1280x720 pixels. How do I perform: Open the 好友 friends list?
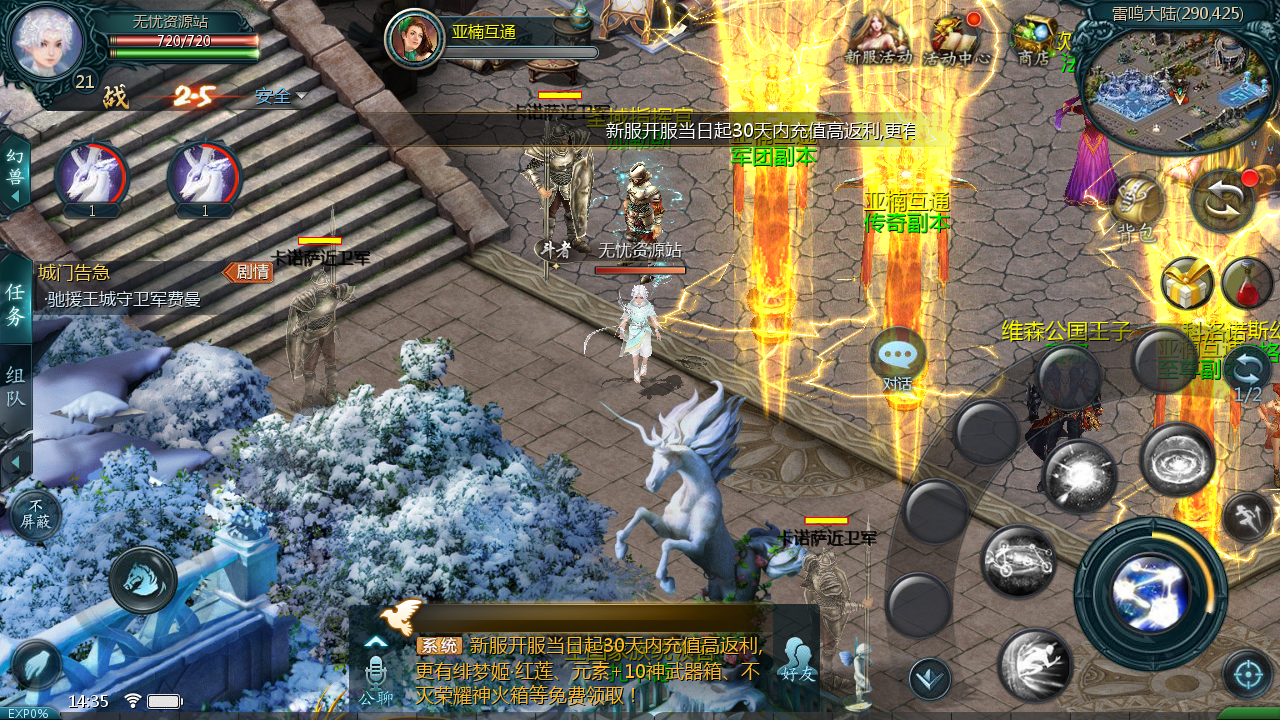pyautogui.click(x=797, y=661)
